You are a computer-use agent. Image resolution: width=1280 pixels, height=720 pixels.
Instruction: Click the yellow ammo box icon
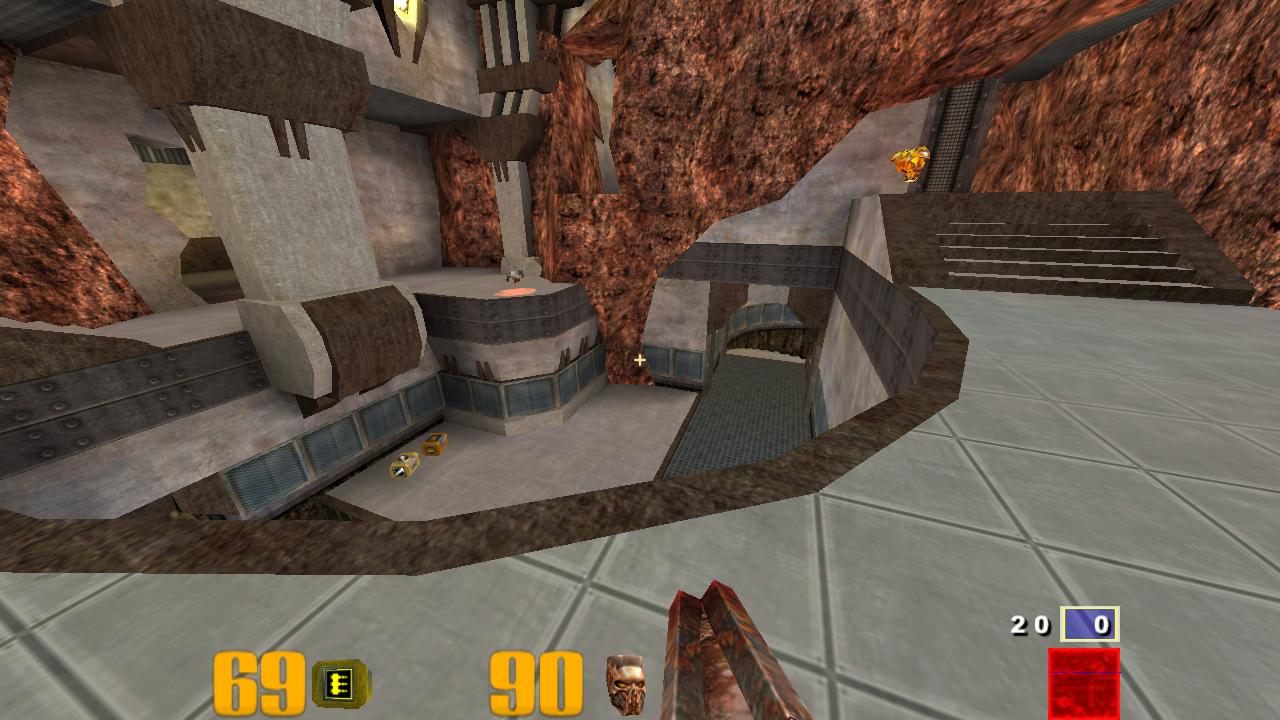coord(340,684)
